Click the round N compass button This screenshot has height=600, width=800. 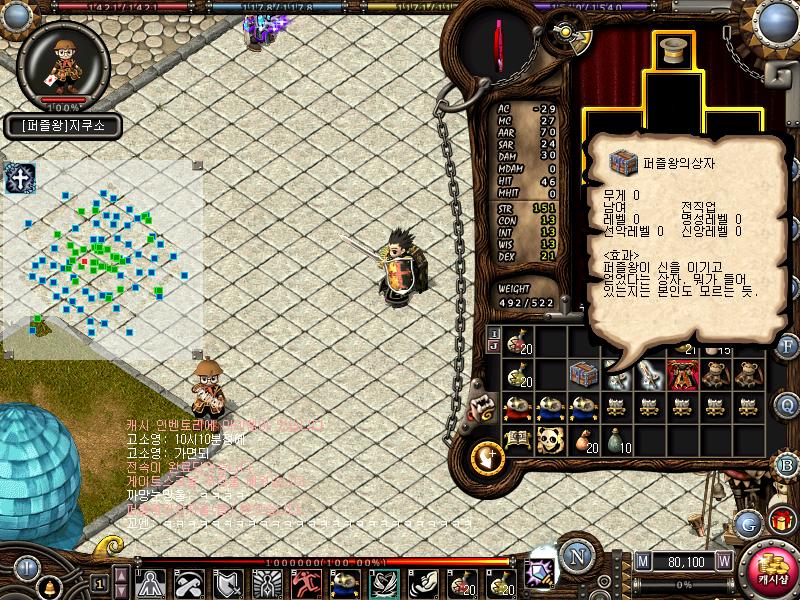tap(576, 557)
